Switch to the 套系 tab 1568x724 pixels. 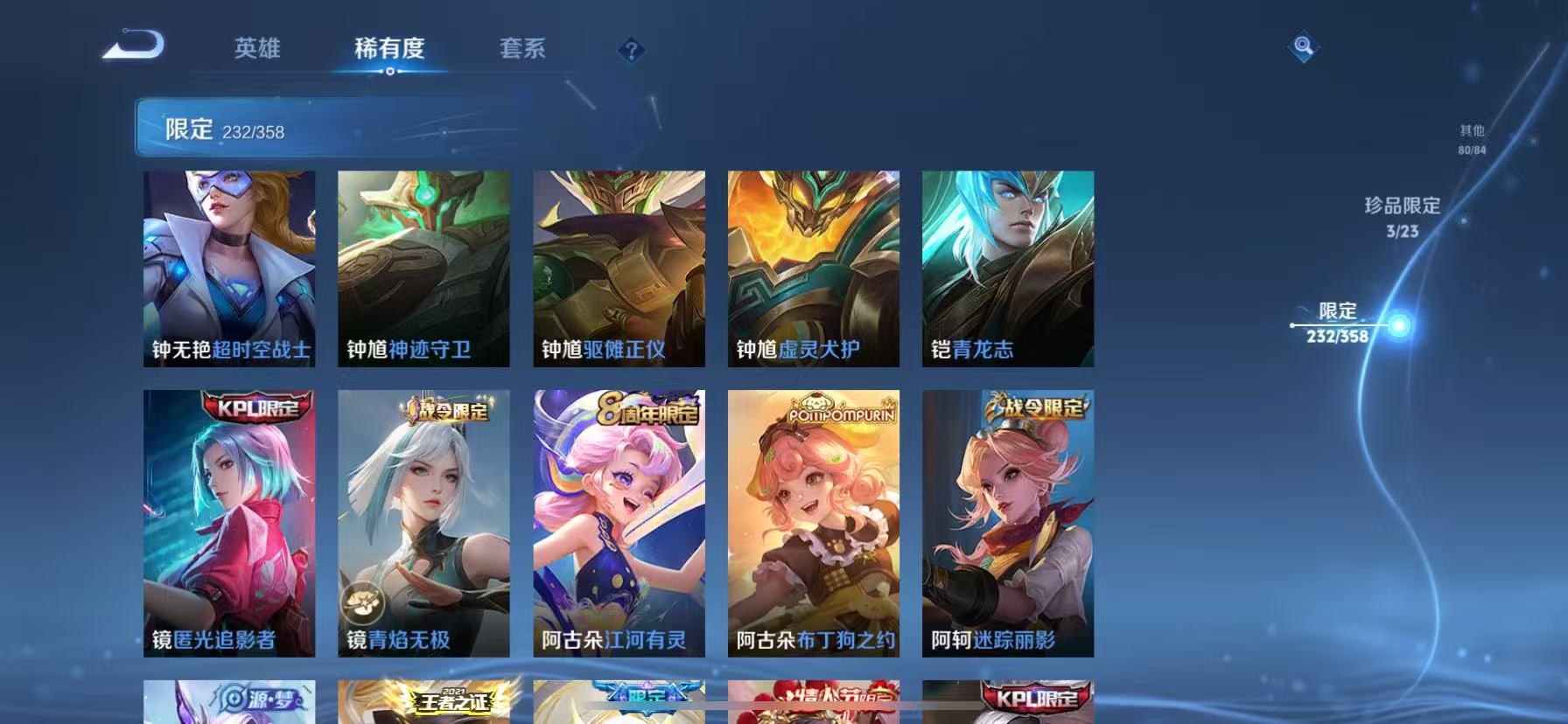click(x=523, y=50)
